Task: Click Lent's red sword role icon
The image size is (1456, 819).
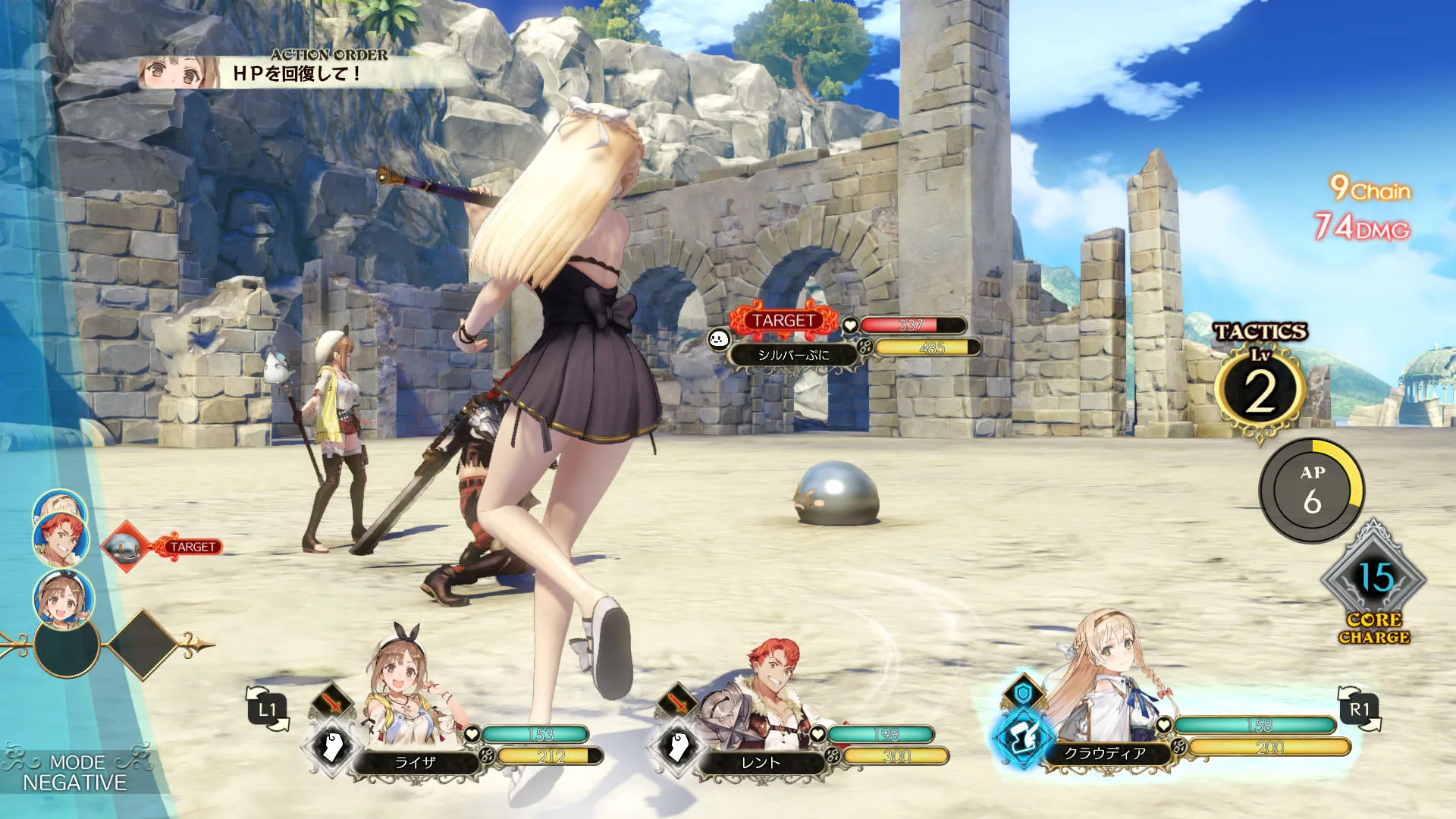Action: (x=677, y=702)
